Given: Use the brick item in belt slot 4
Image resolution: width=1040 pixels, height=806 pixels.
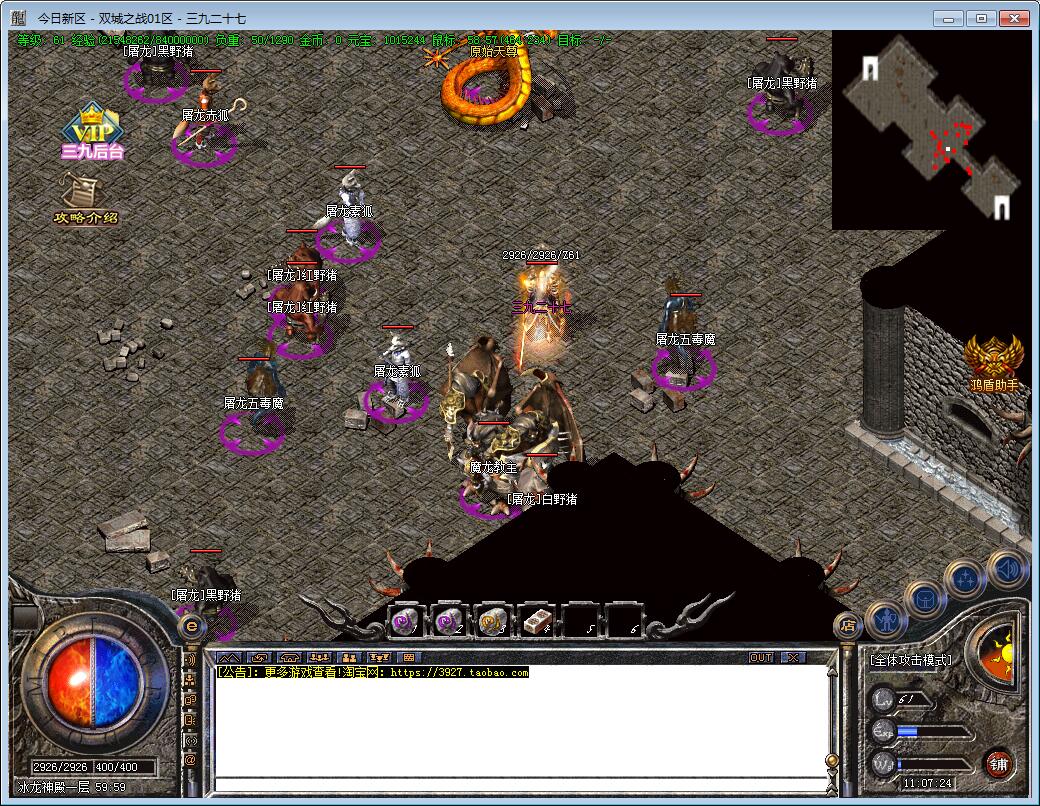Looking at the screenshot, I should point(537,621).
